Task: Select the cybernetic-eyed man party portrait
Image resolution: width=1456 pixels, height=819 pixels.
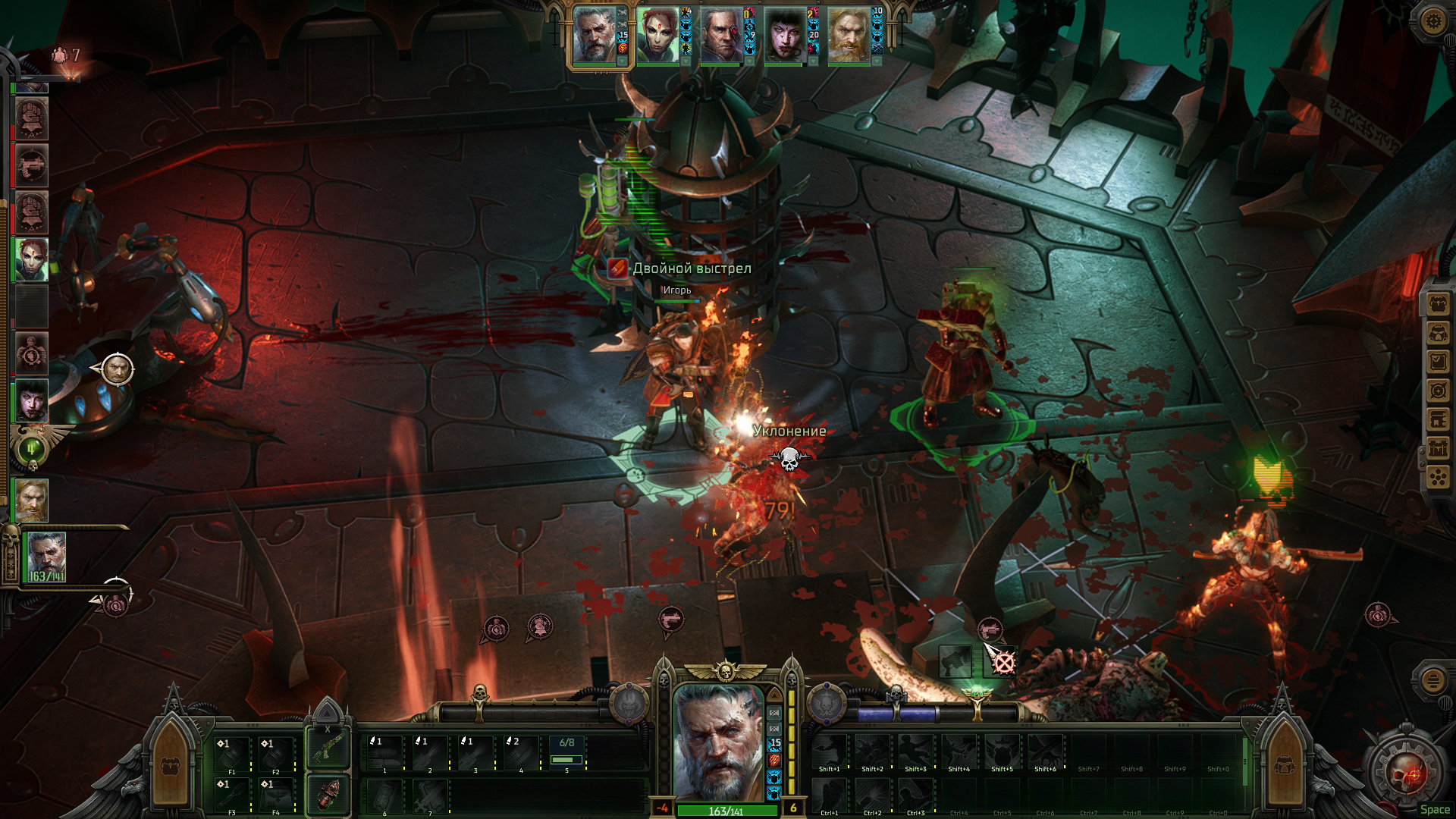Action: click(721, 36)
